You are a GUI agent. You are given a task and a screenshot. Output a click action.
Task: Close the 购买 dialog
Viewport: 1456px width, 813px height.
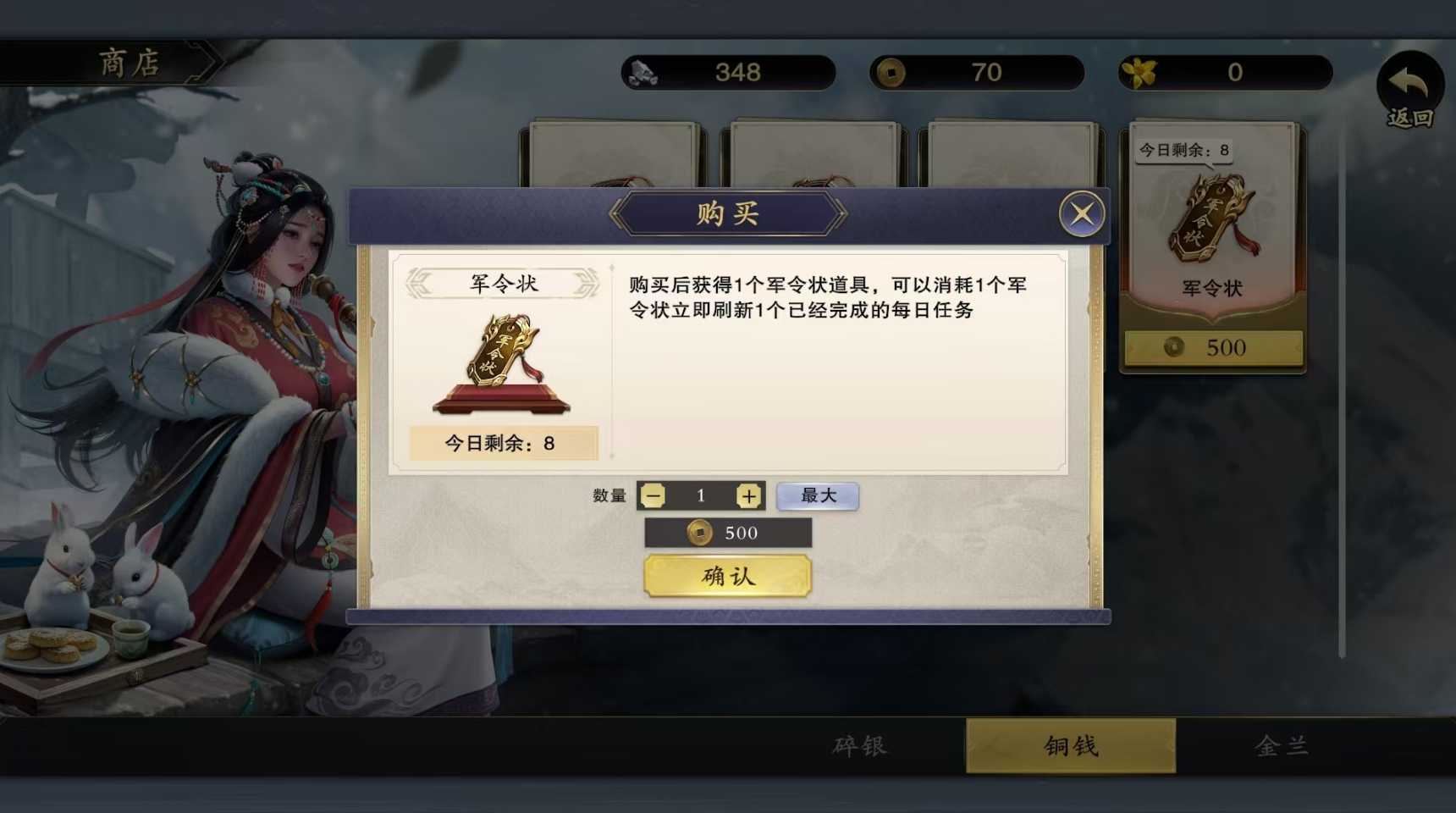[x=1082, y=213]
